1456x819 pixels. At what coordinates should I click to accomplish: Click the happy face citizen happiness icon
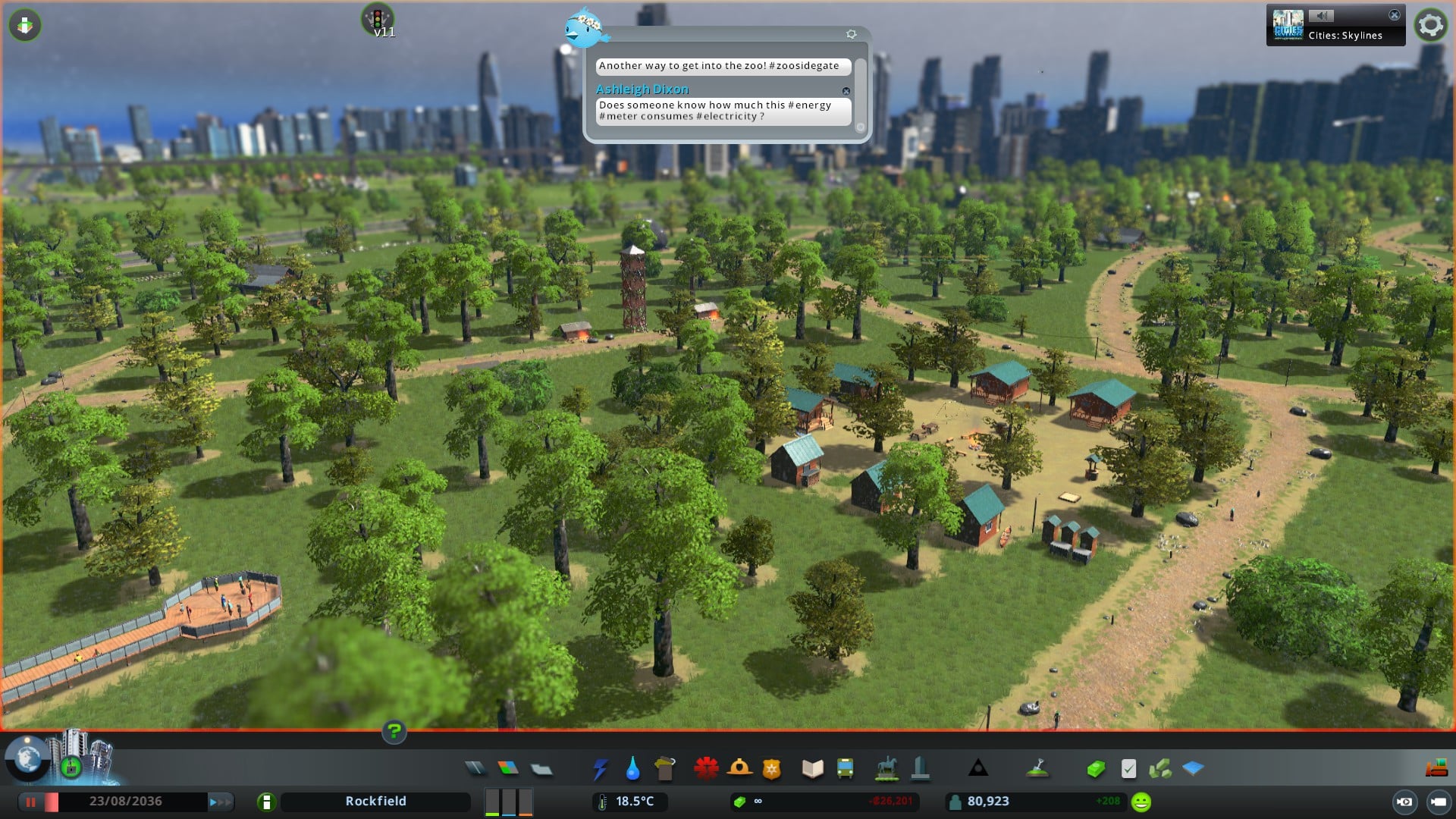click(1141, 802)
